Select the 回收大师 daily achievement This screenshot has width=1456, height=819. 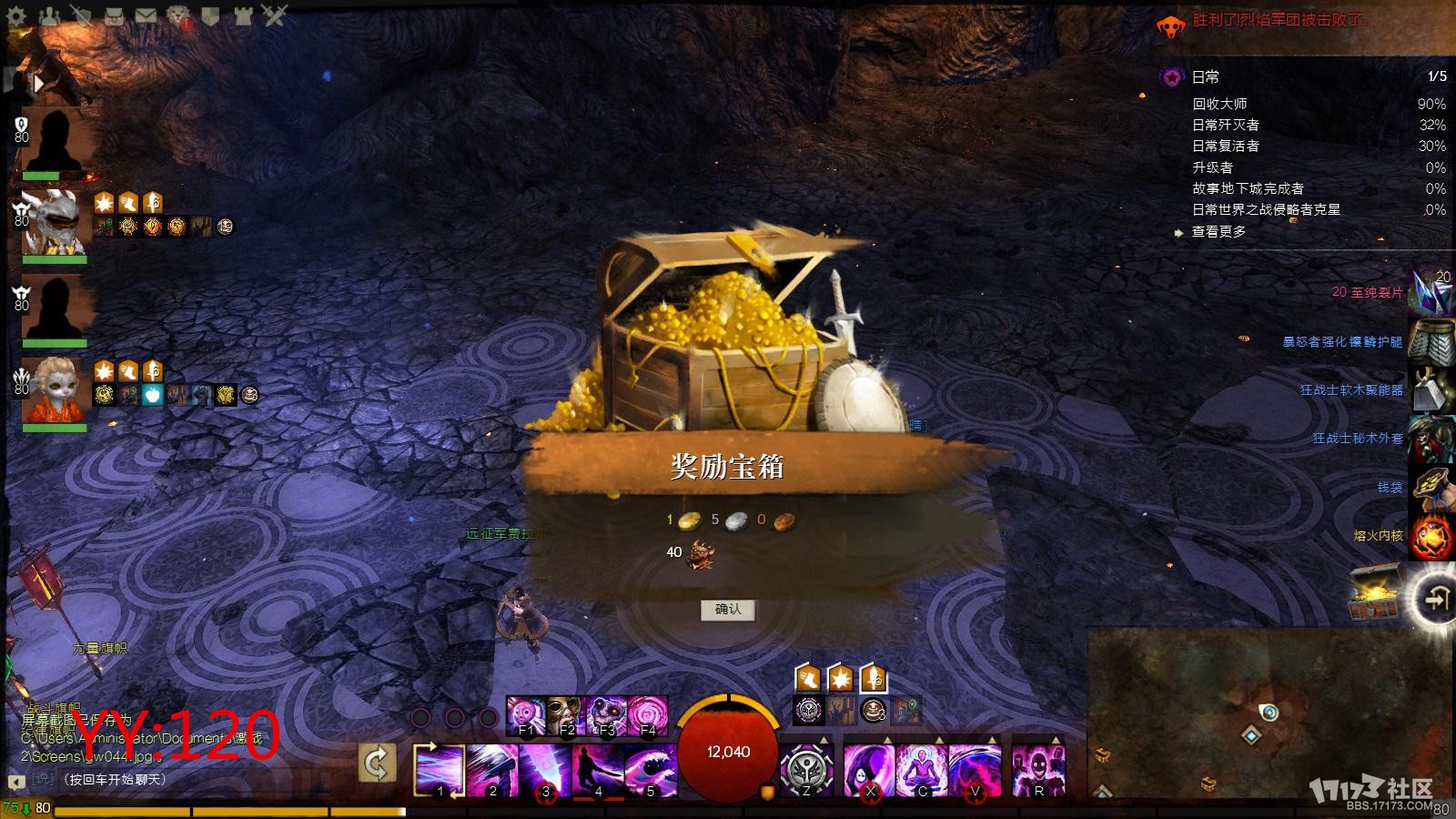[x=1219, y=104]
